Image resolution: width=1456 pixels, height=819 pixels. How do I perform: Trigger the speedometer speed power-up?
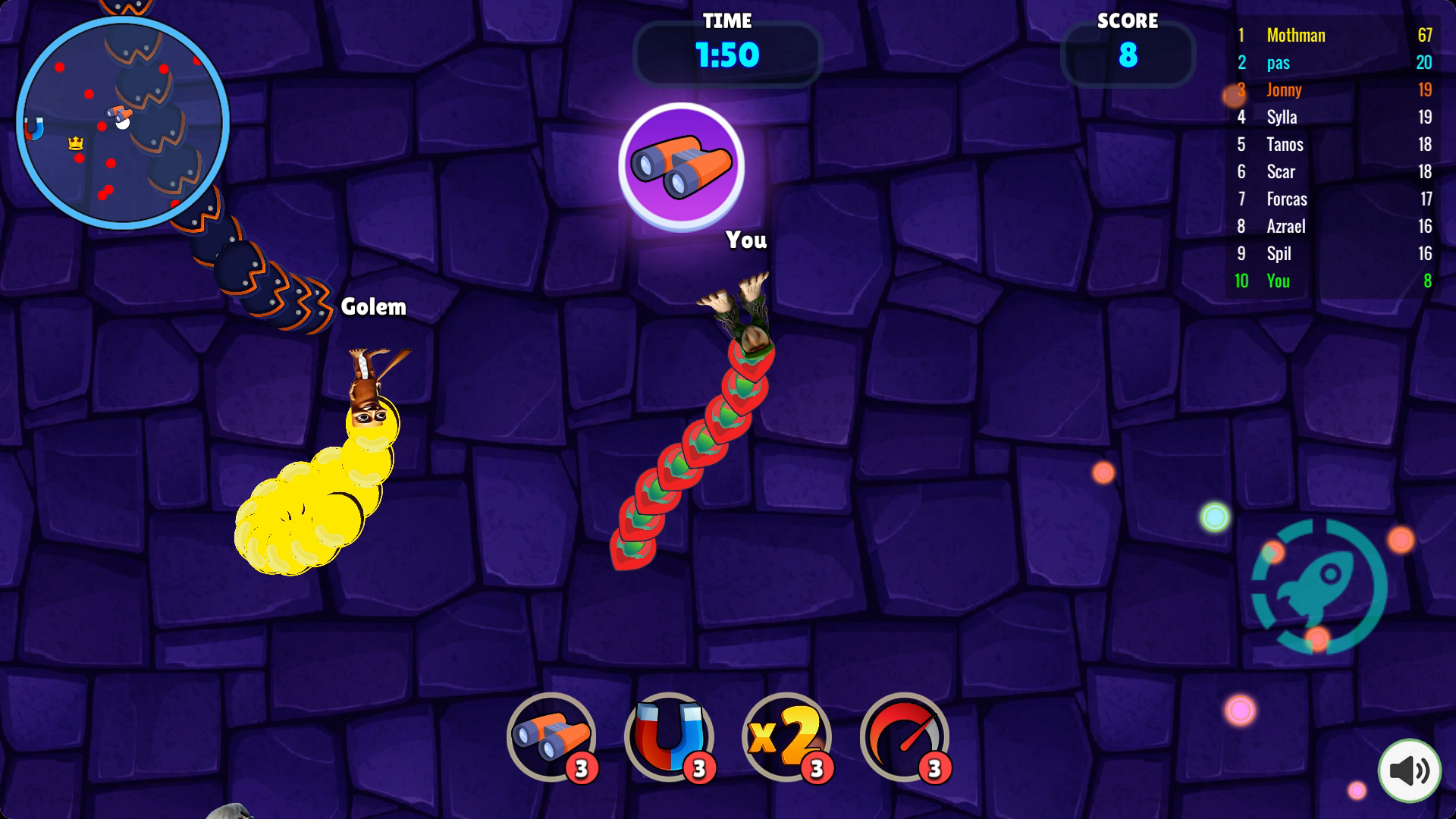905,736
